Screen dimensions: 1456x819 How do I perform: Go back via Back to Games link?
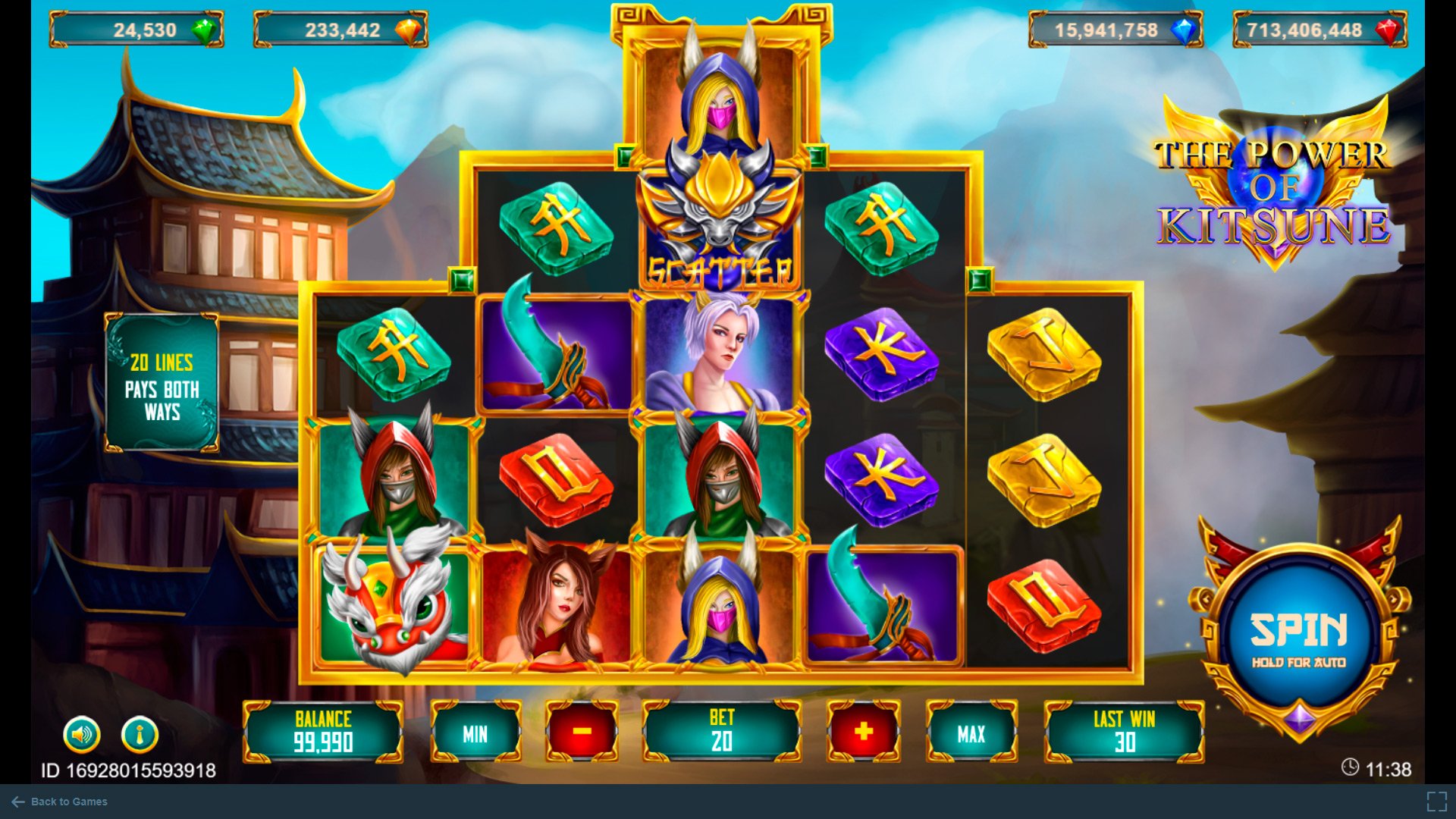click(x=60, y=802)
